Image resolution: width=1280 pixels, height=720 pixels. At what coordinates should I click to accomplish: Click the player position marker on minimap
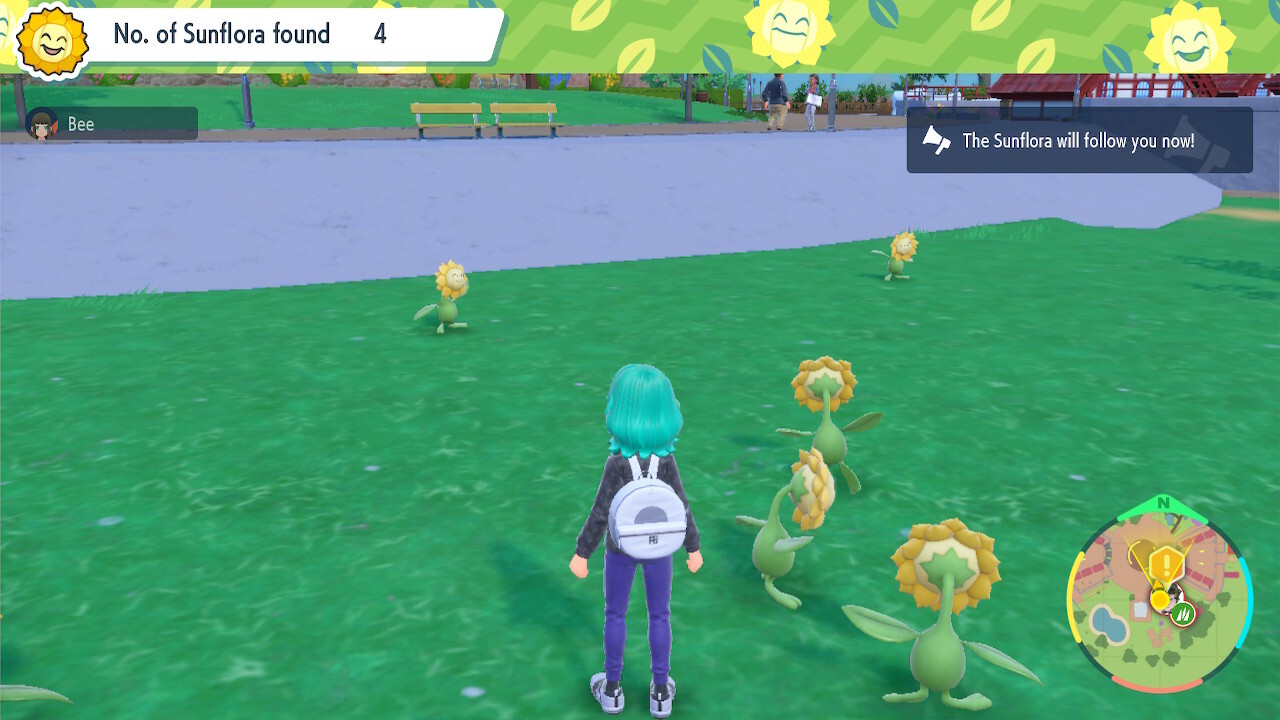[1170, 598]
